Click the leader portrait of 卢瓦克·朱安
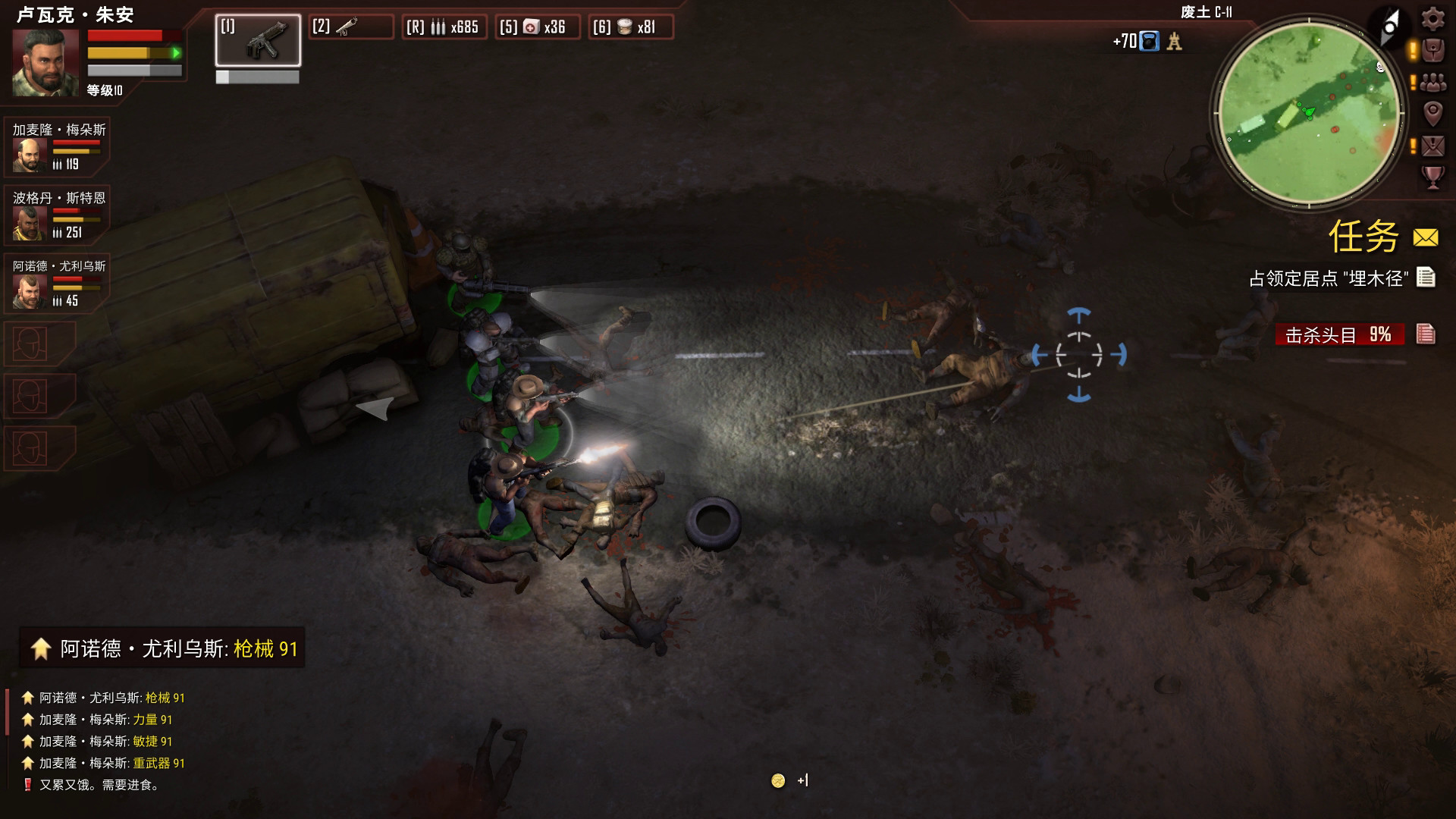Viewport: 1456px width, 819px height. pos(45,62)
